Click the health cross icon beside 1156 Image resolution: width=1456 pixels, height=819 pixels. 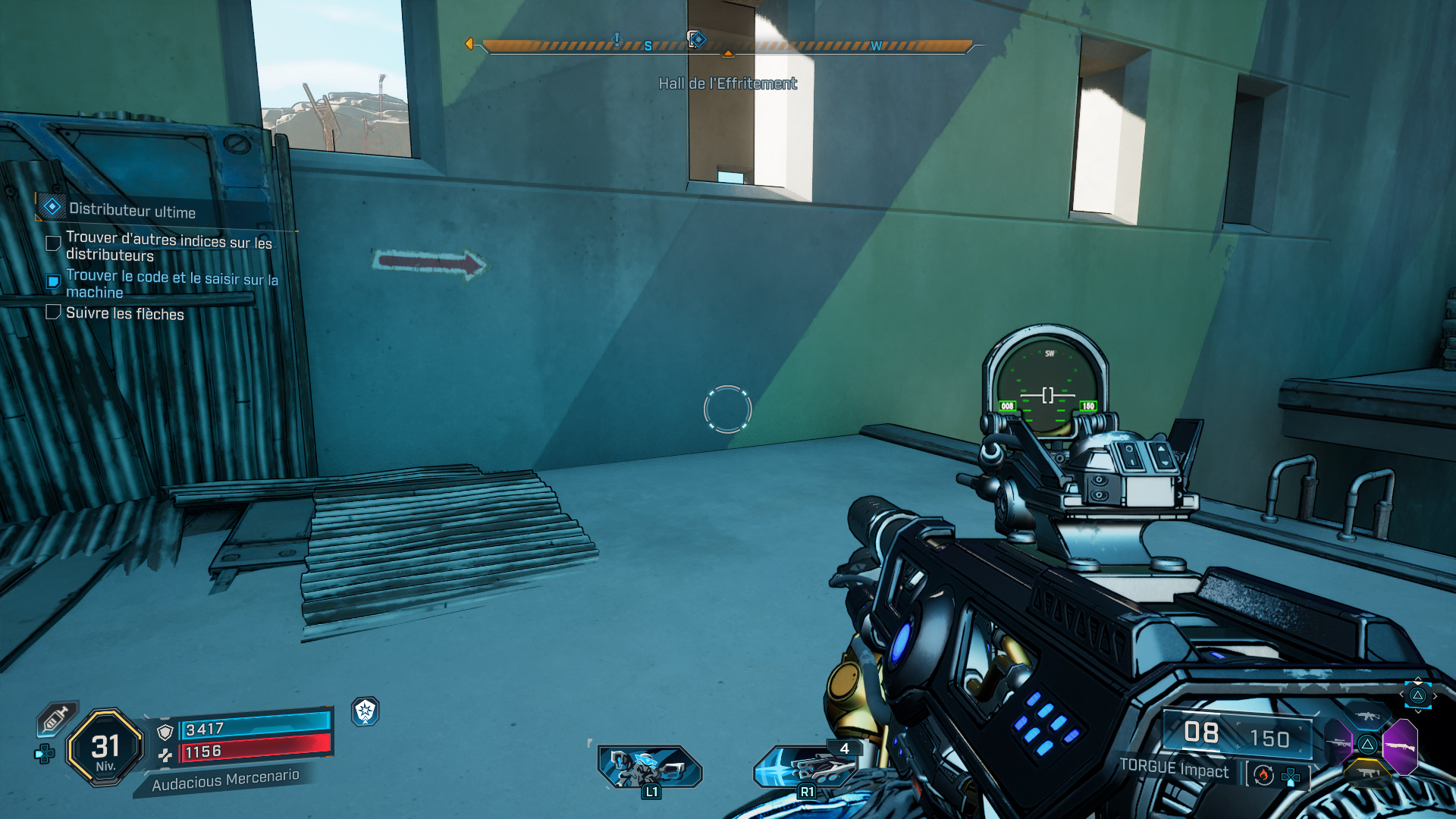[165, 755]
